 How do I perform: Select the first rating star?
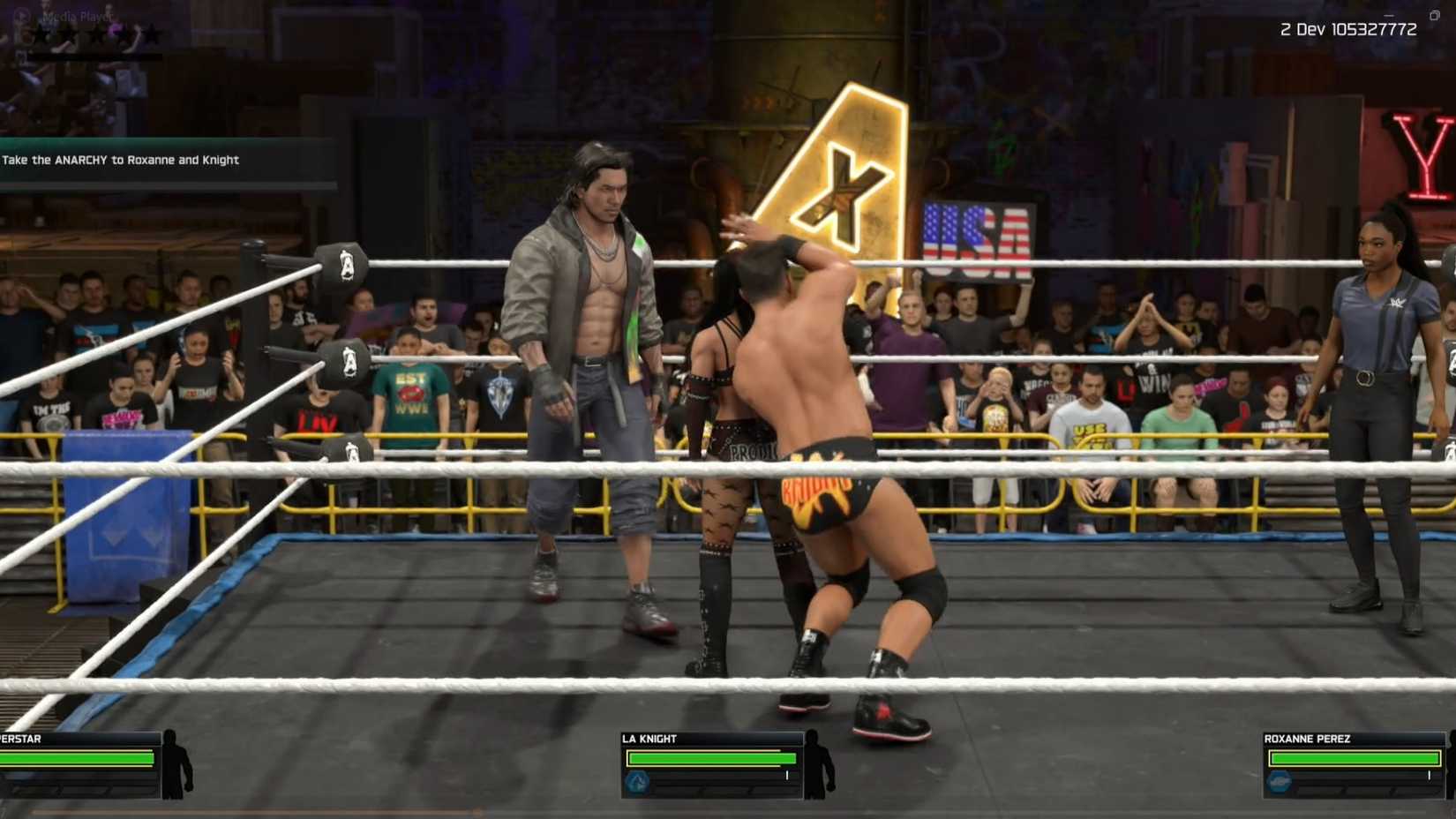[x=41, y=34]
